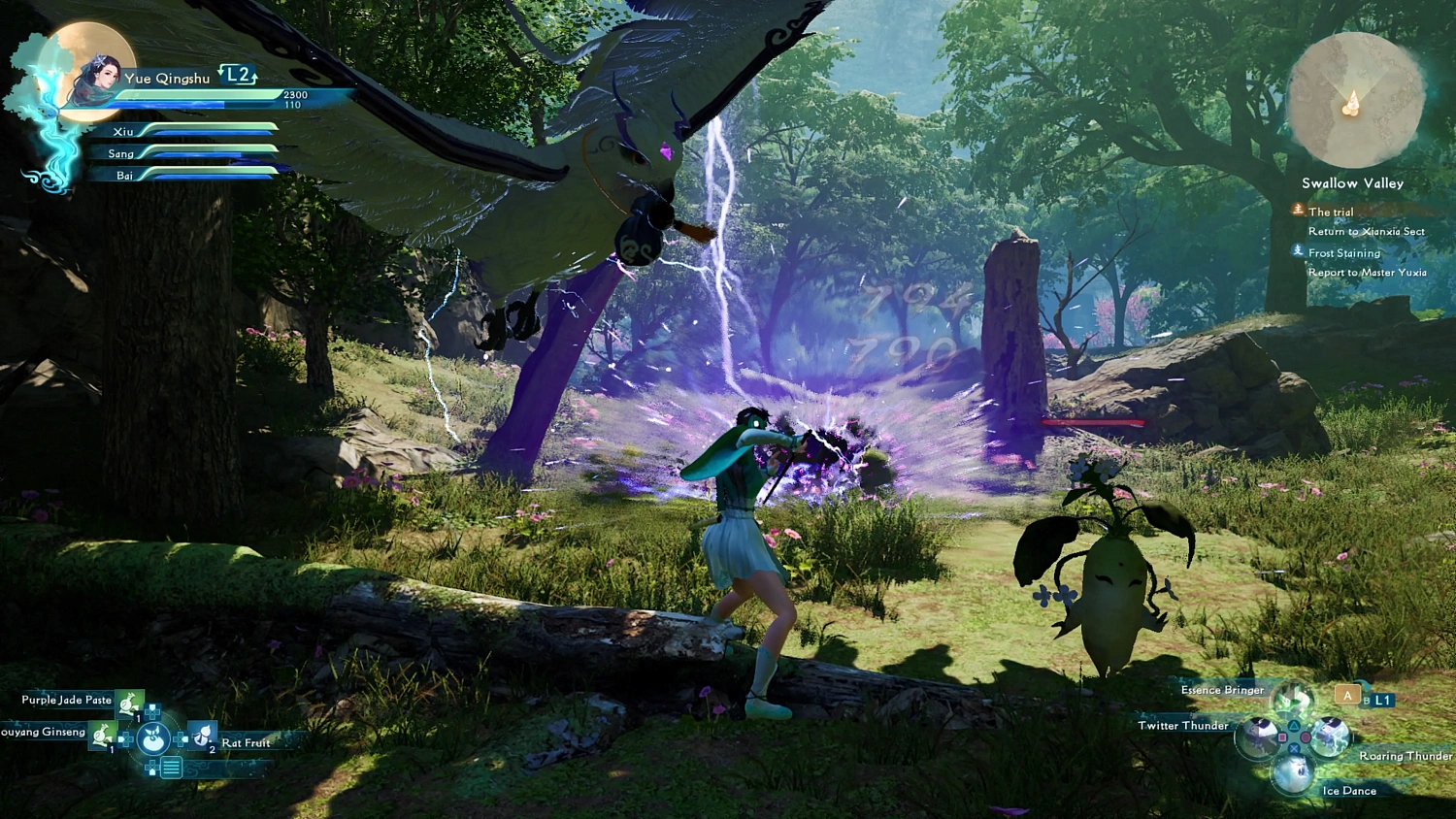Activate the Twitter Thunder skill
1456x819 pixels.
point(1257,737)
